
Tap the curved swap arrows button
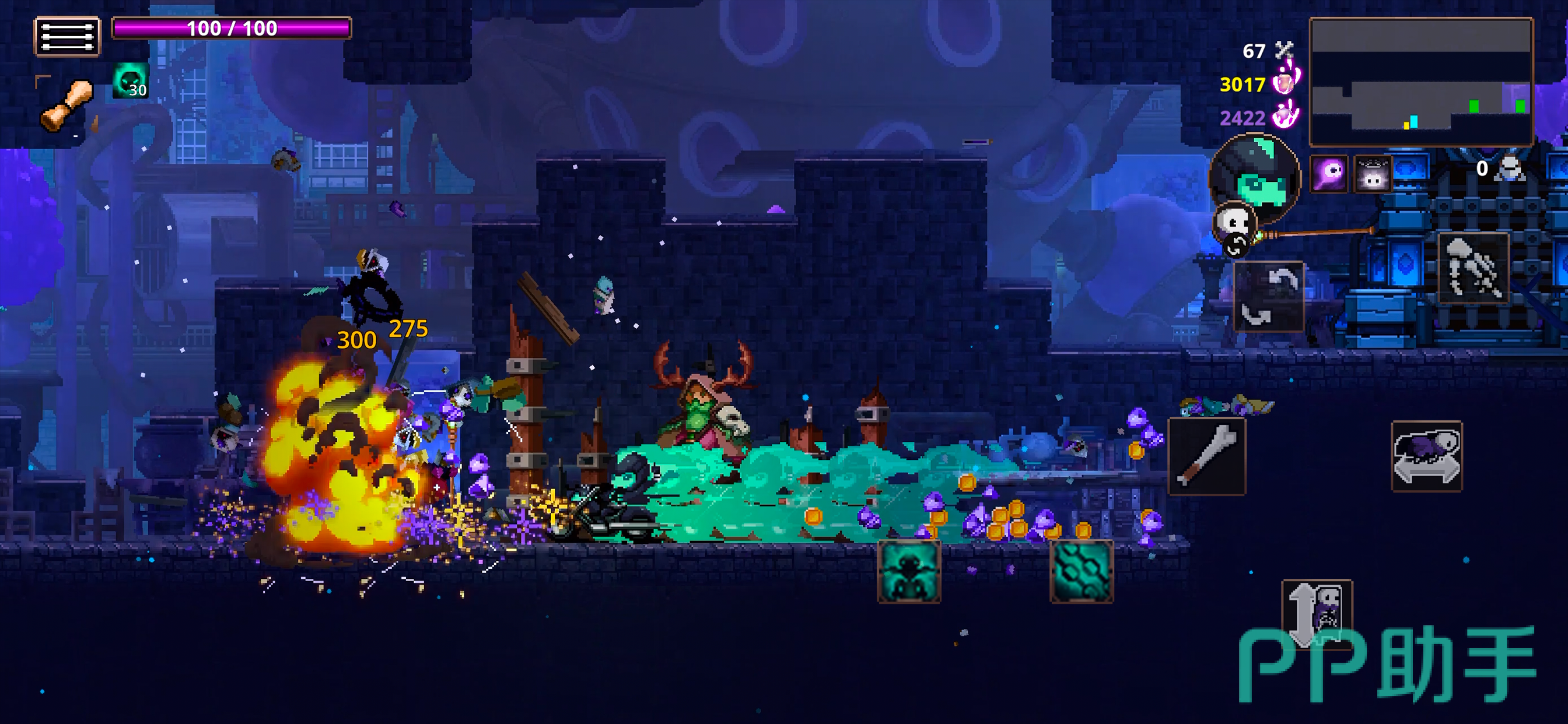pyautogui.click(x=1268, y=297)
